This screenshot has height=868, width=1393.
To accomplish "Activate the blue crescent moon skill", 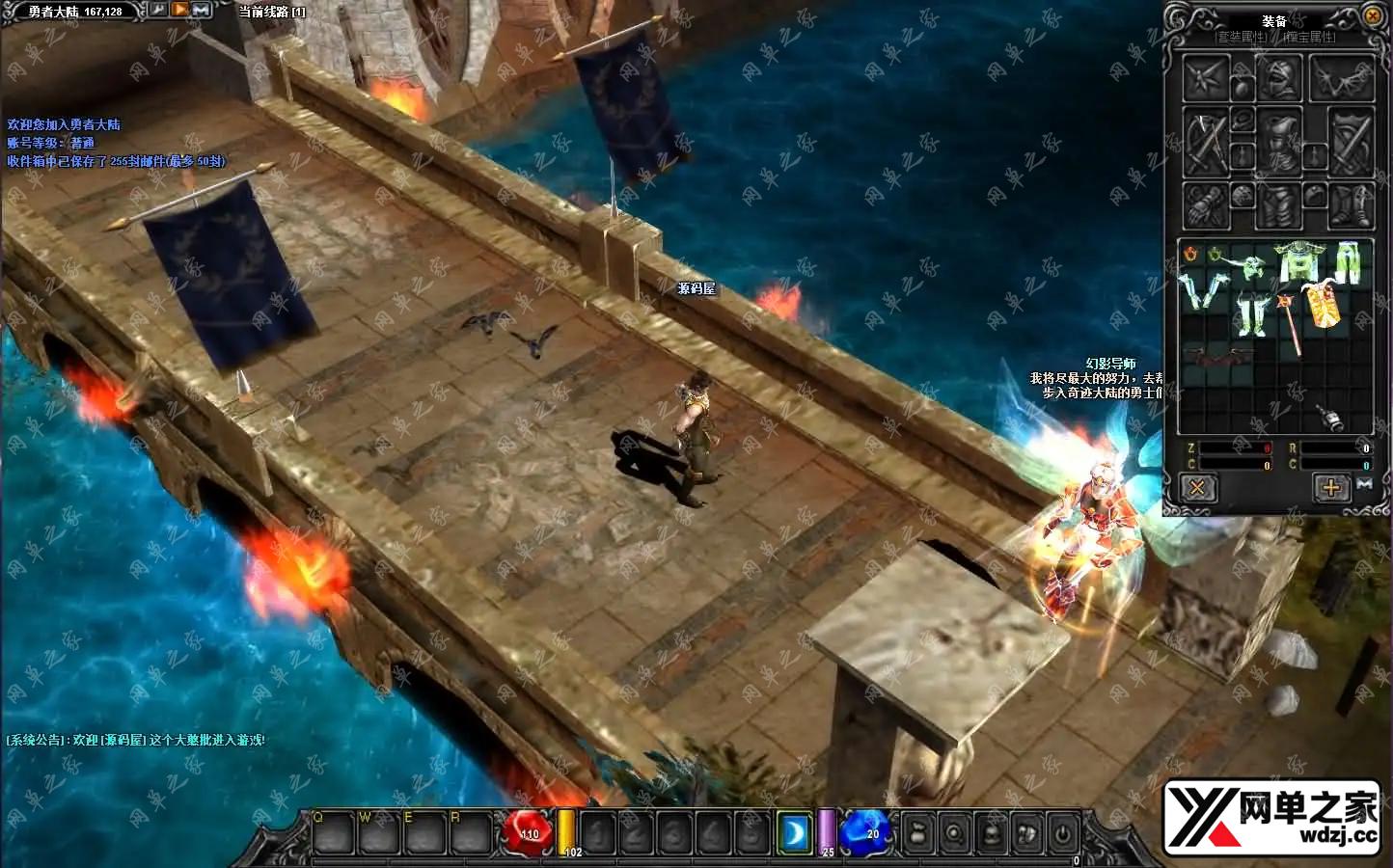I will click(x=795, y=833).
